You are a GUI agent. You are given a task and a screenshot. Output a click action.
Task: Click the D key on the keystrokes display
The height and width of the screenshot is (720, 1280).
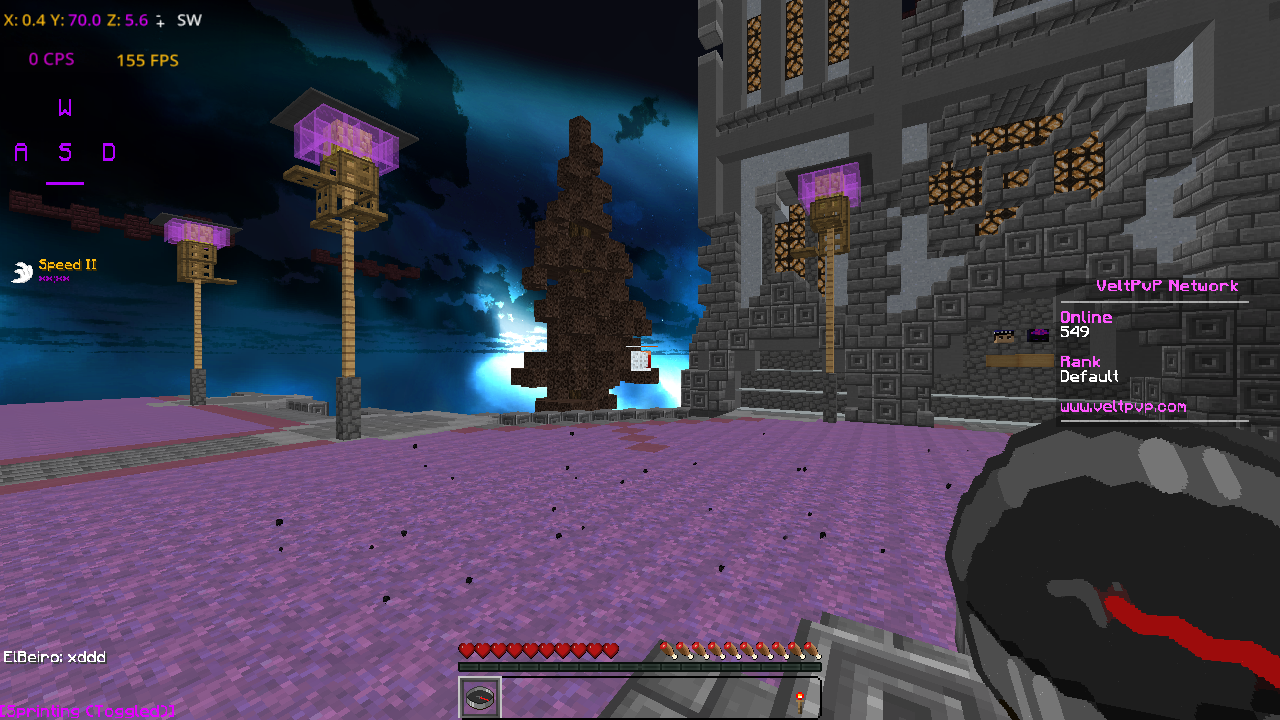[x=110, y=152]
